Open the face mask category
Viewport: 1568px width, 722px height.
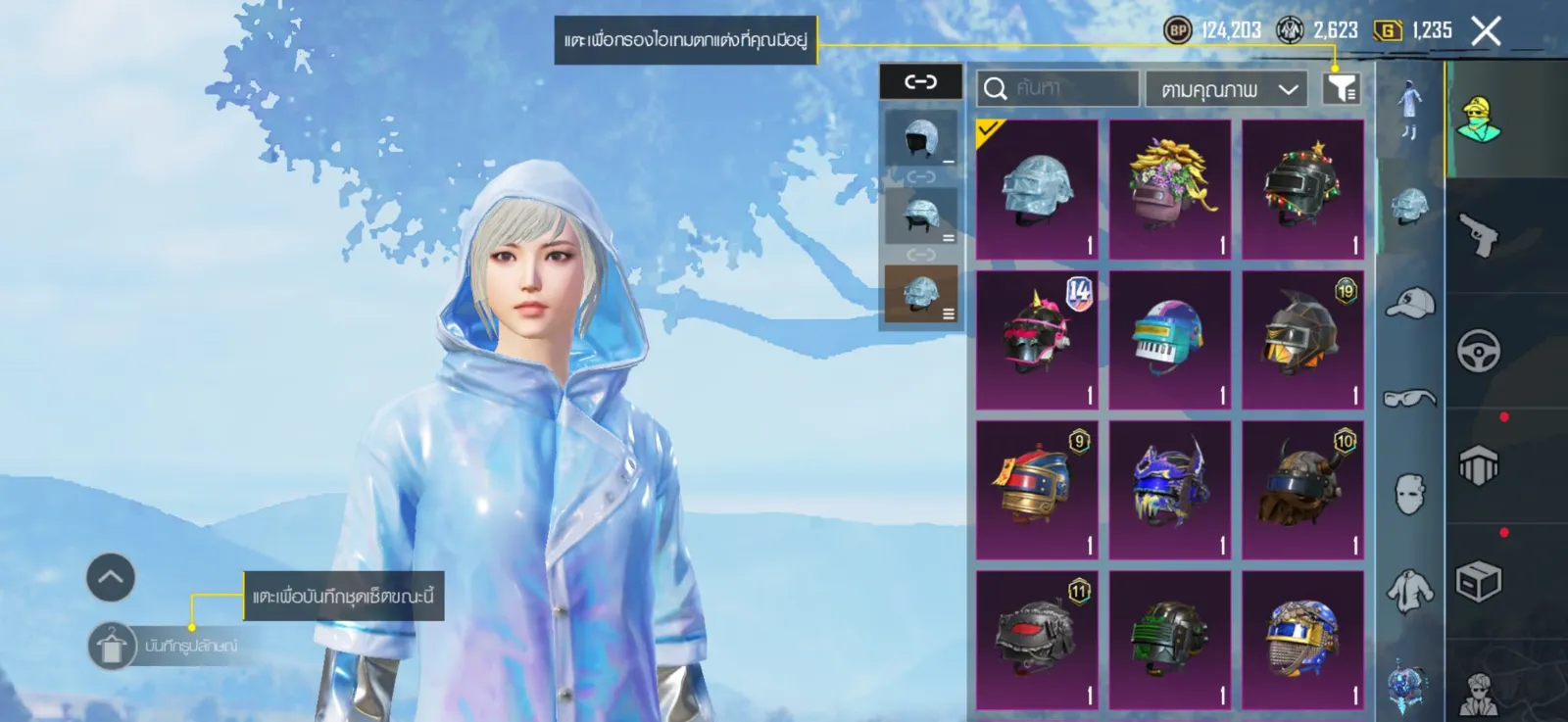[1409, 494]
